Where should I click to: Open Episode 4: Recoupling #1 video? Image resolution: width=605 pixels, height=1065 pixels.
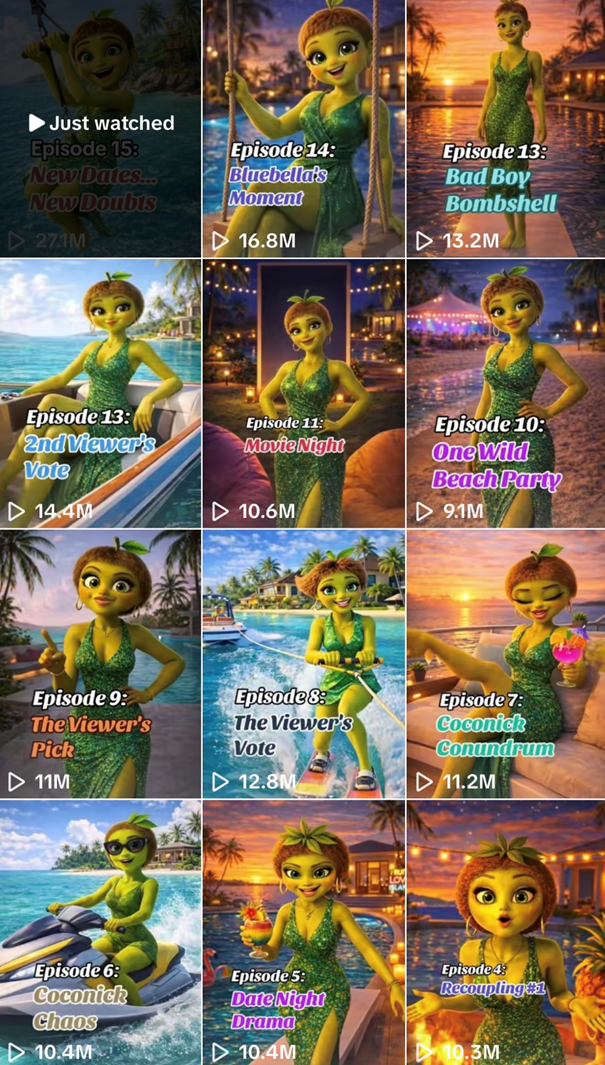click(x=506, y=932)
